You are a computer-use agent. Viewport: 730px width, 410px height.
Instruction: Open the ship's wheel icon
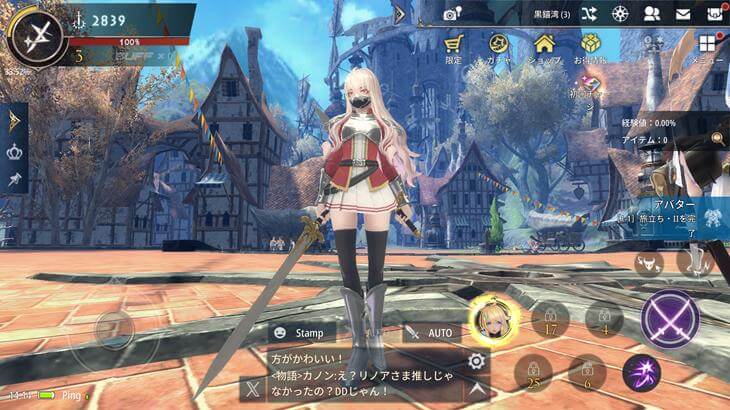[620, 14]
